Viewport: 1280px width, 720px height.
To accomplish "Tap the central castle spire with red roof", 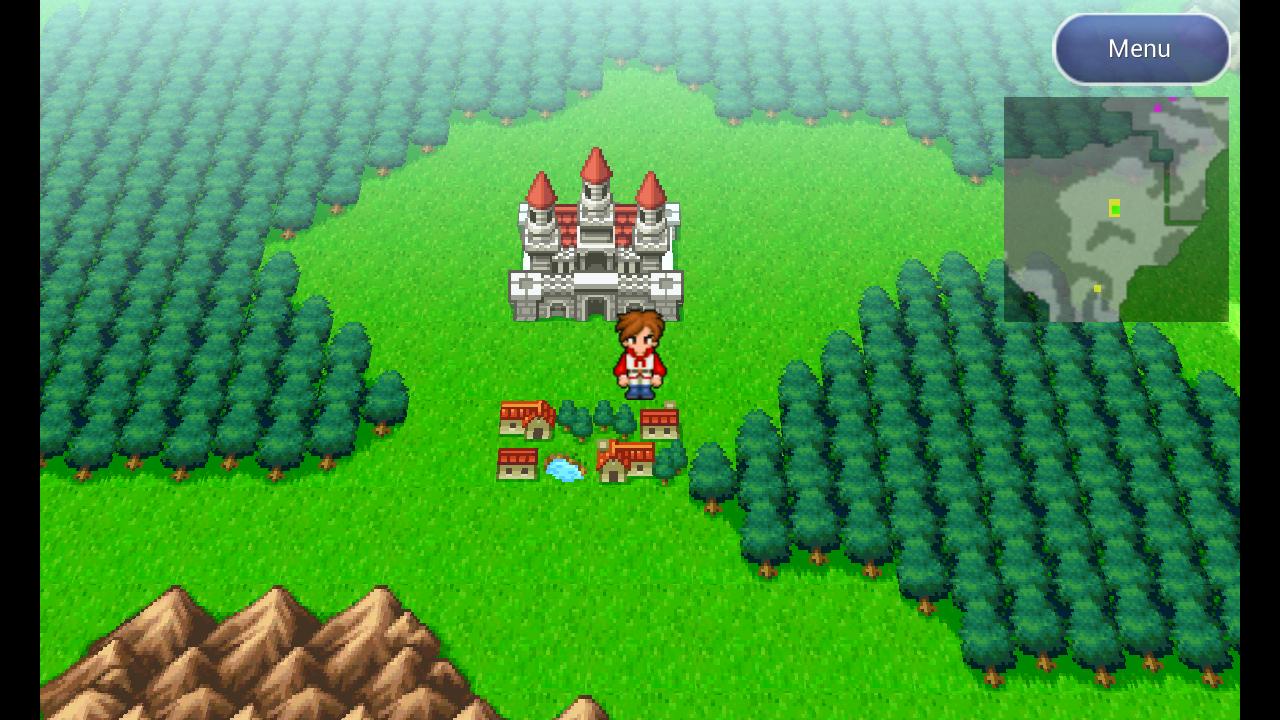I will [597, 170].
